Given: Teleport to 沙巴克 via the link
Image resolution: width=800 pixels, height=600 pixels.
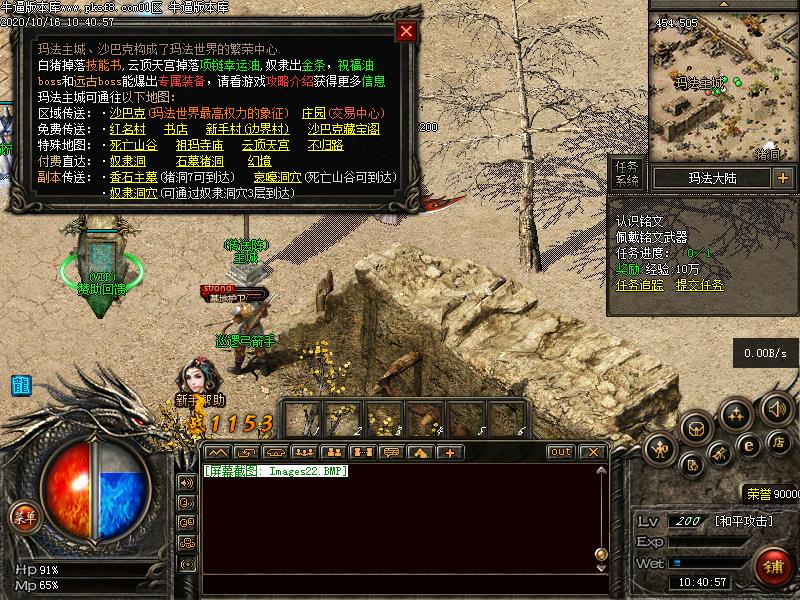Looking at the screenshot, I should [127, 113].
